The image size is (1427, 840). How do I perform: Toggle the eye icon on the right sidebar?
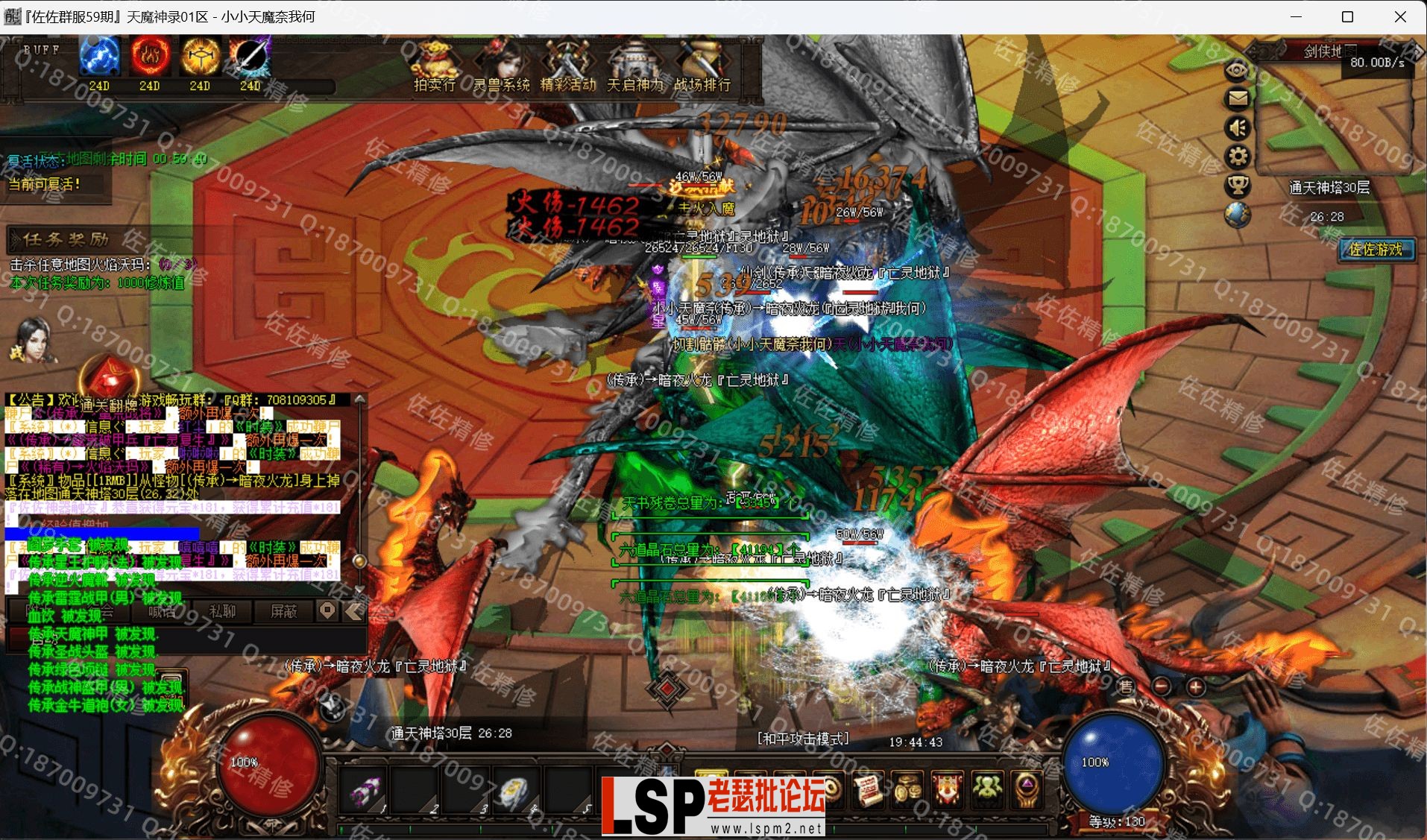(x=1238, y=69)
